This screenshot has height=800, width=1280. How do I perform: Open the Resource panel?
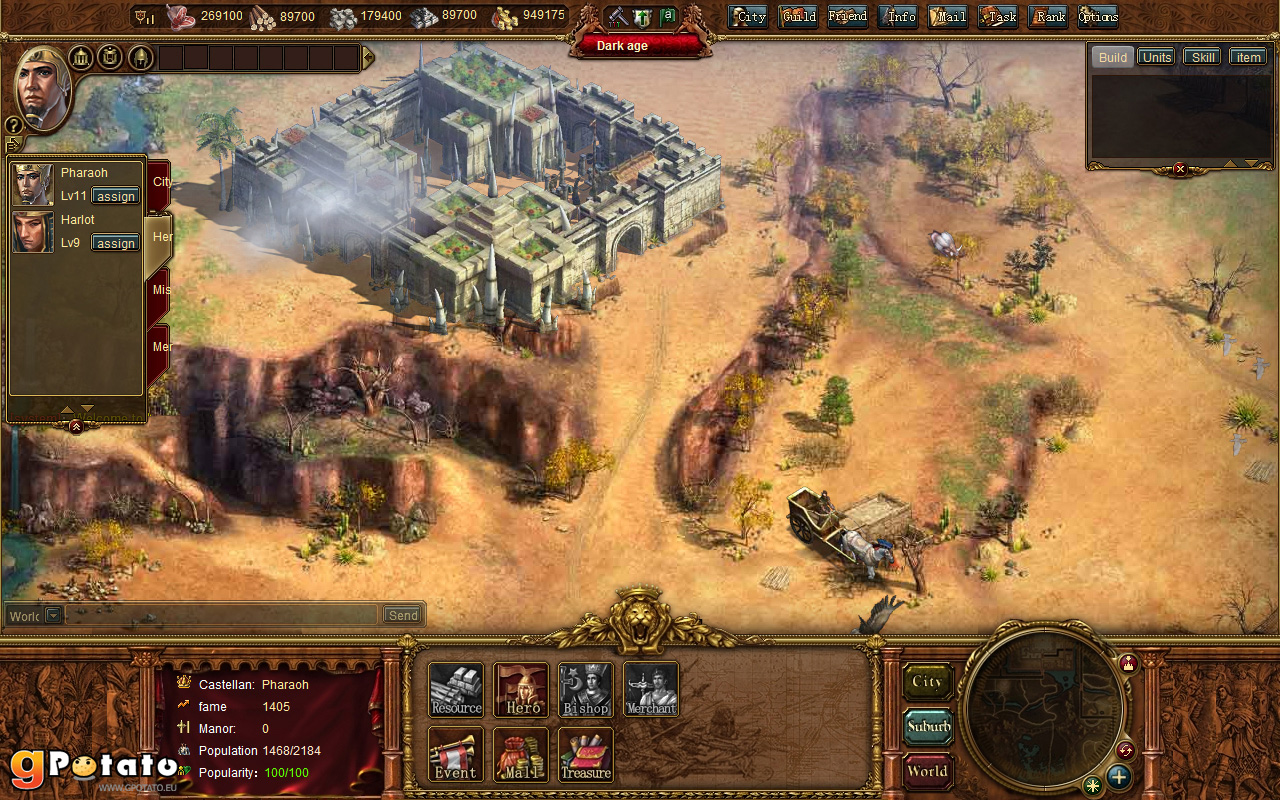point(456,689)
